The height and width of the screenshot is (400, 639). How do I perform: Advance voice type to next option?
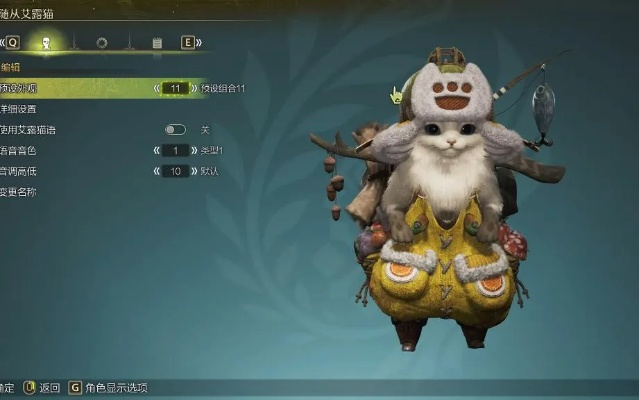(x=194, y=150)
